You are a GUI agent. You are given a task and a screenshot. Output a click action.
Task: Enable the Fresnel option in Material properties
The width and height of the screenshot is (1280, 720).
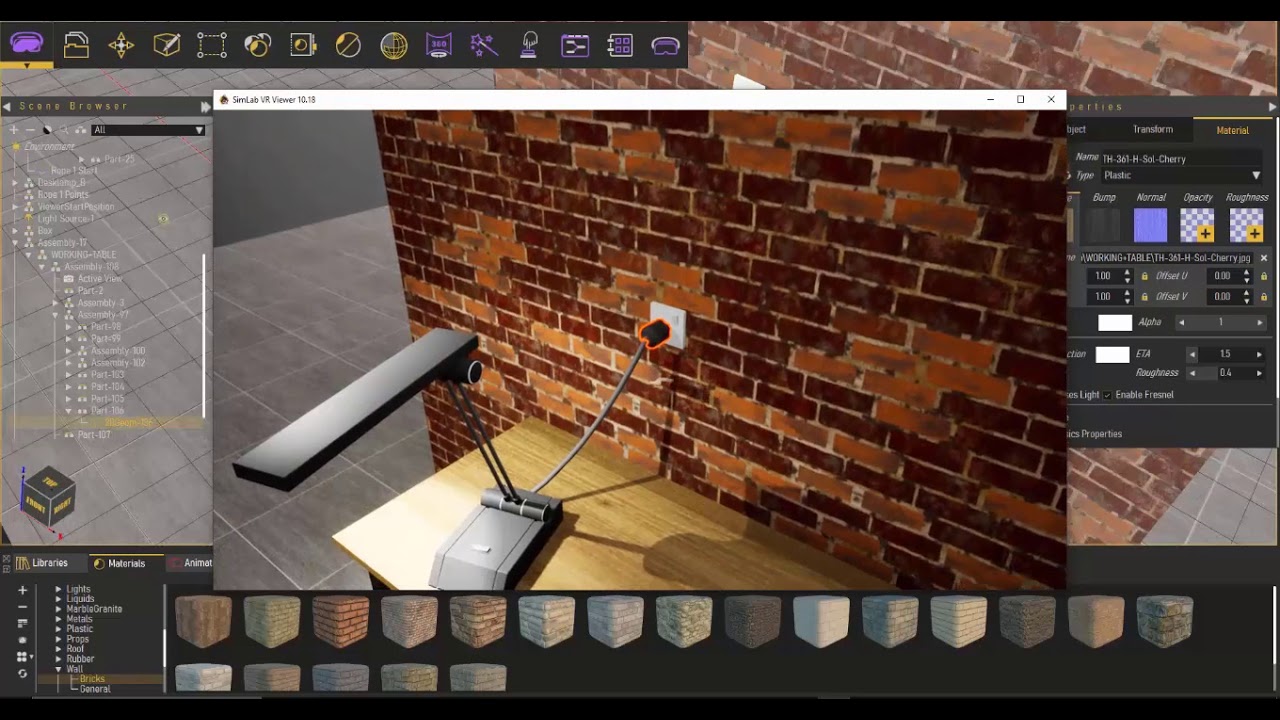tap(1107, 395)
